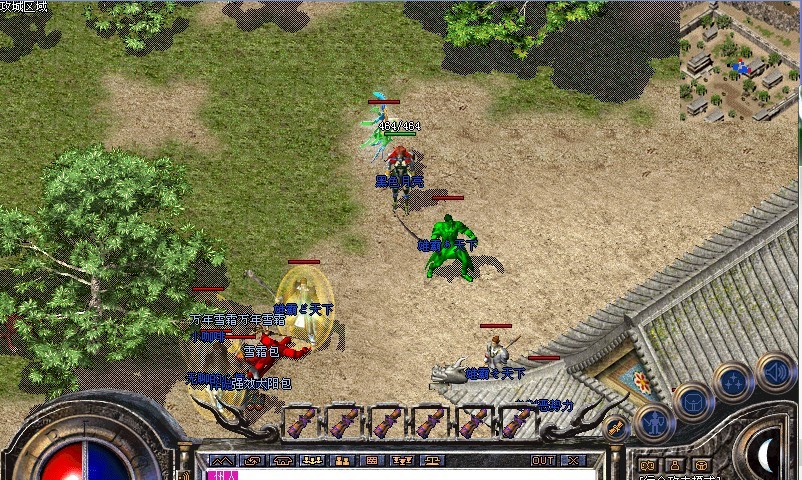Open the skills button with sparkle stars

733,383
